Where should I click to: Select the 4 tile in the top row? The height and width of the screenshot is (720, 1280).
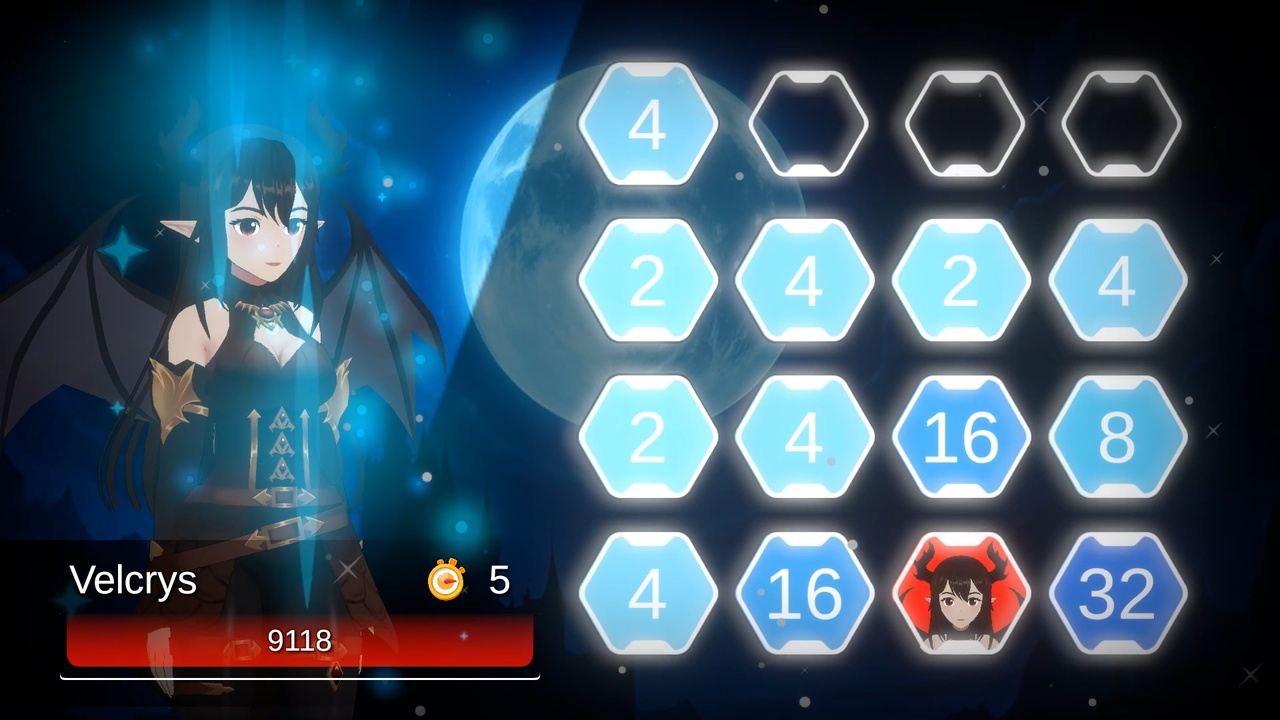click(x=648, y=124)
